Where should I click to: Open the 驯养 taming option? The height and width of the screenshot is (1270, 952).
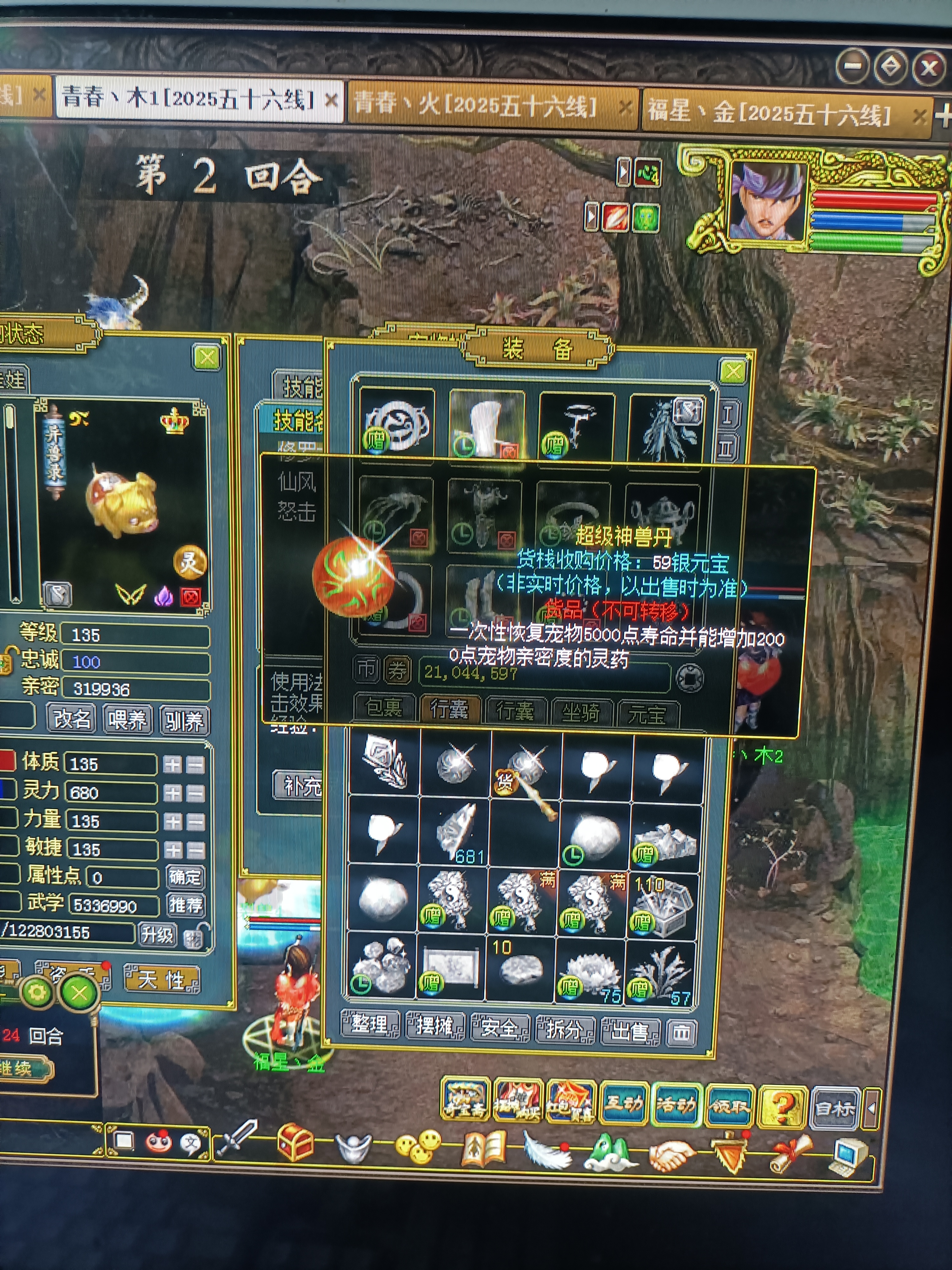(x=184, y=720)
